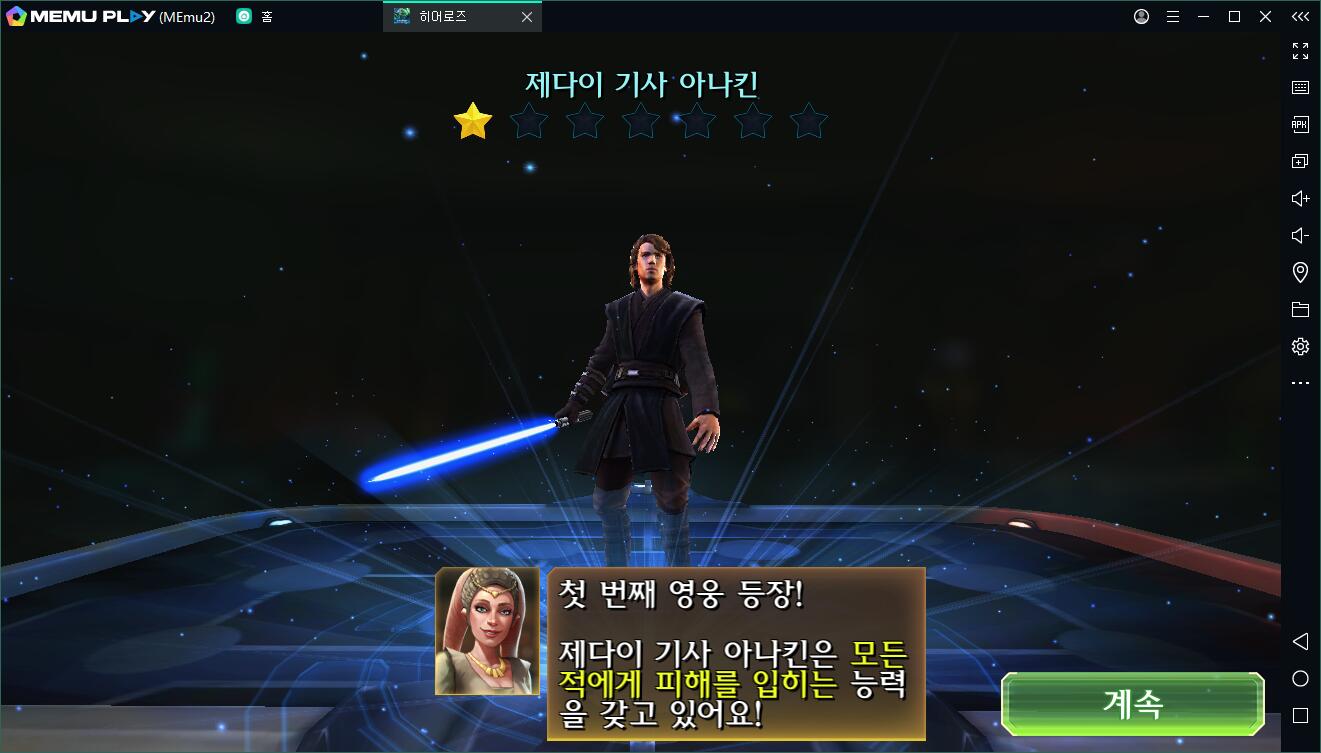Open the MEmu settings gear
The width and height of the screenshot is (1321, 753).
coord(1300,346)
